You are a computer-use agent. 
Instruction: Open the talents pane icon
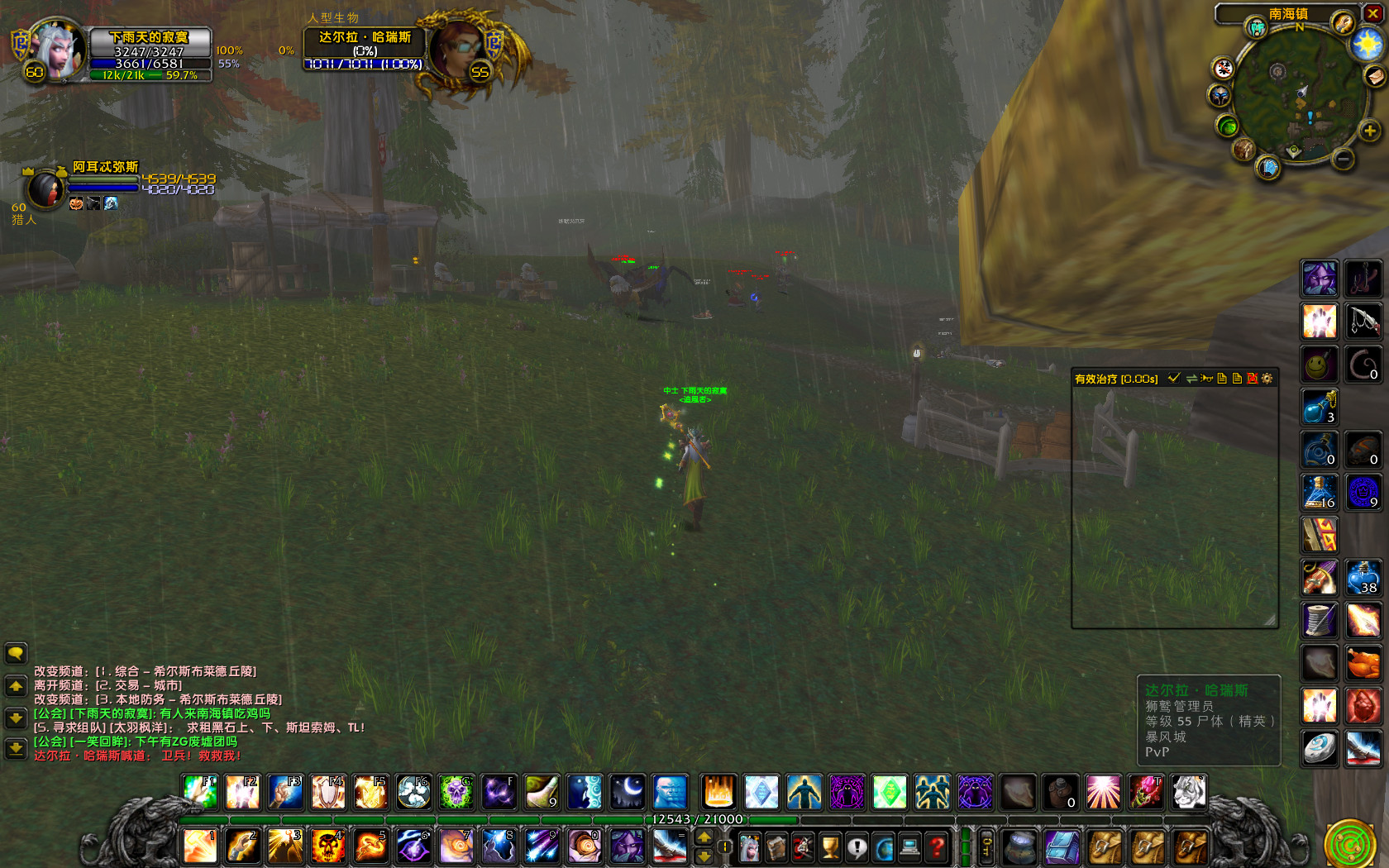click(802, 846)
